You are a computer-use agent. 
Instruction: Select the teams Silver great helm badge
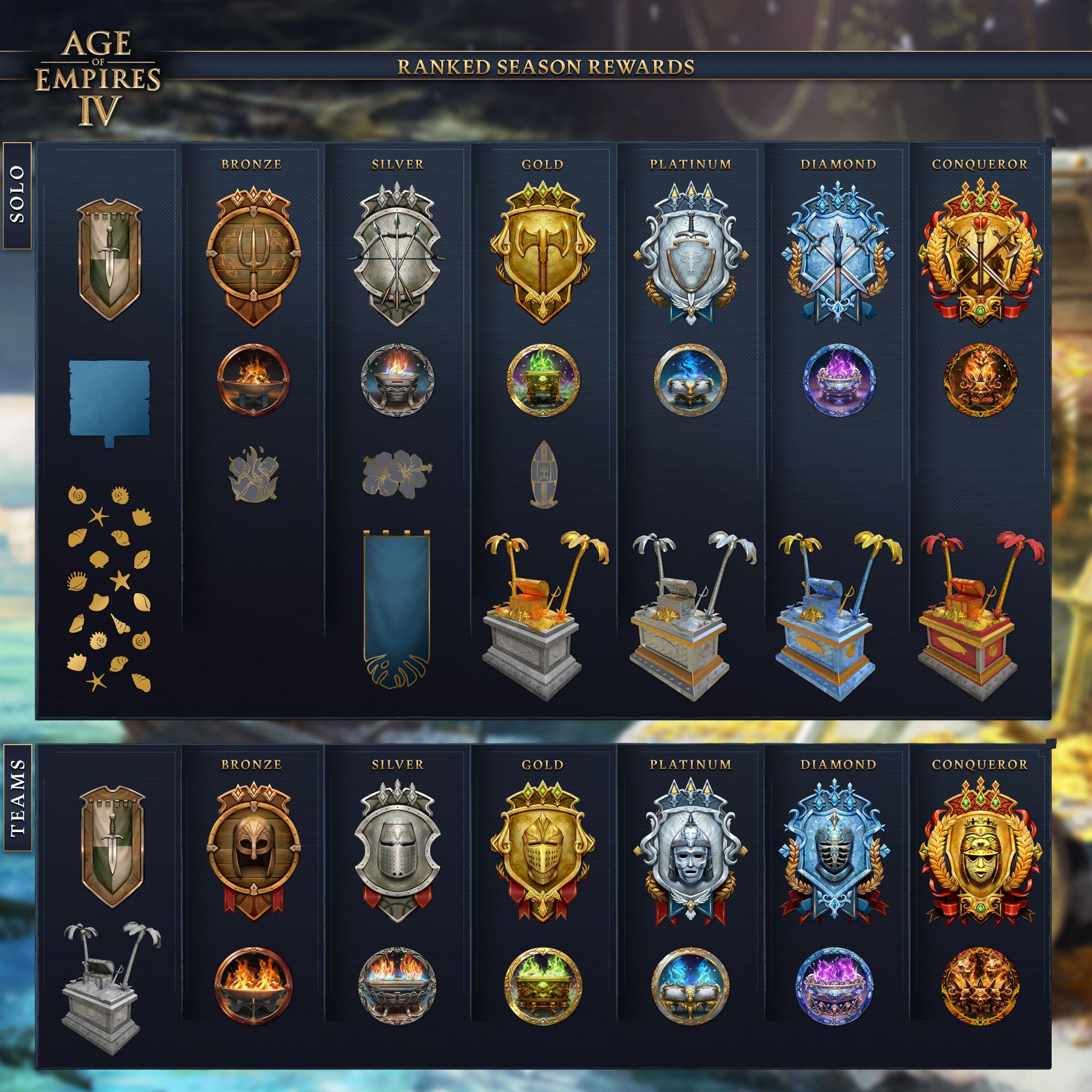tap(397, 850)
